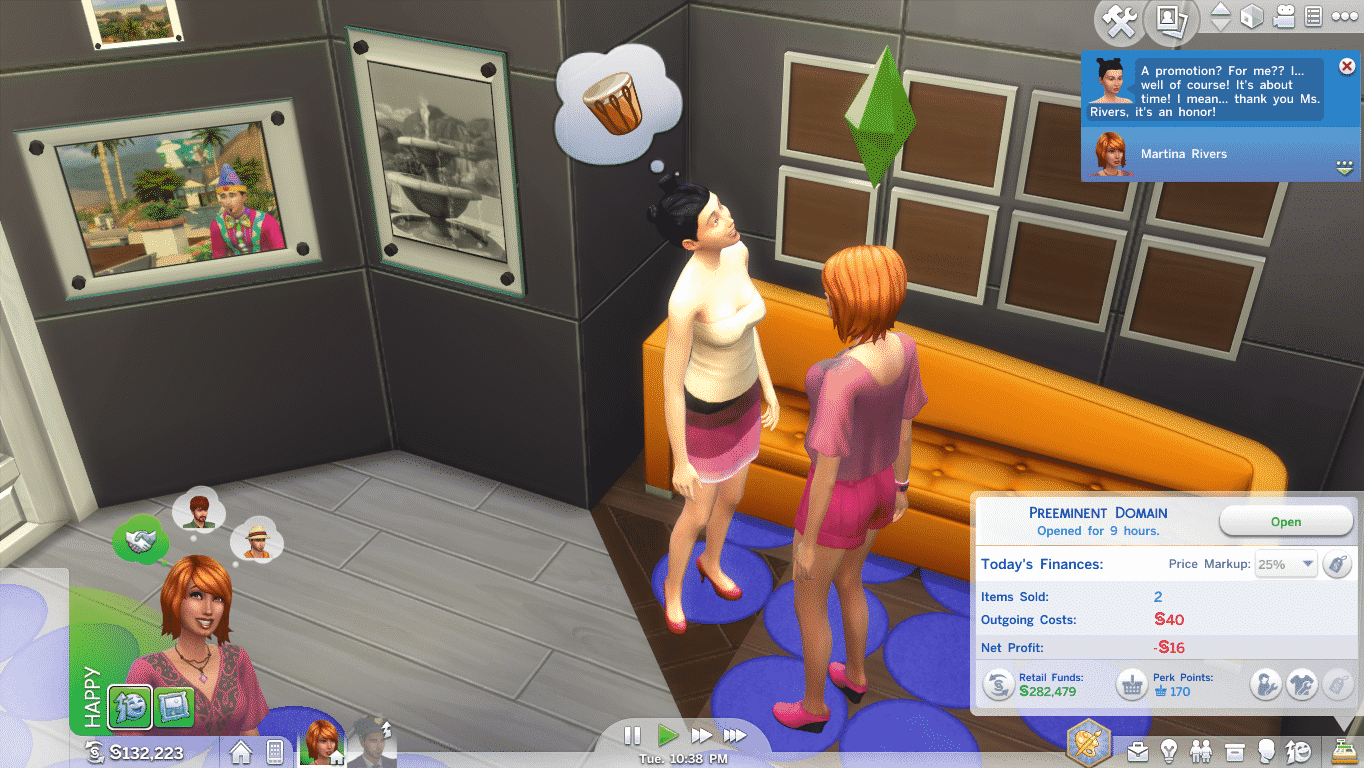The height and width of the screenshot is (768, 1364).
Task: Open the Price Markup dropdown
Action: coord(1286,564)
